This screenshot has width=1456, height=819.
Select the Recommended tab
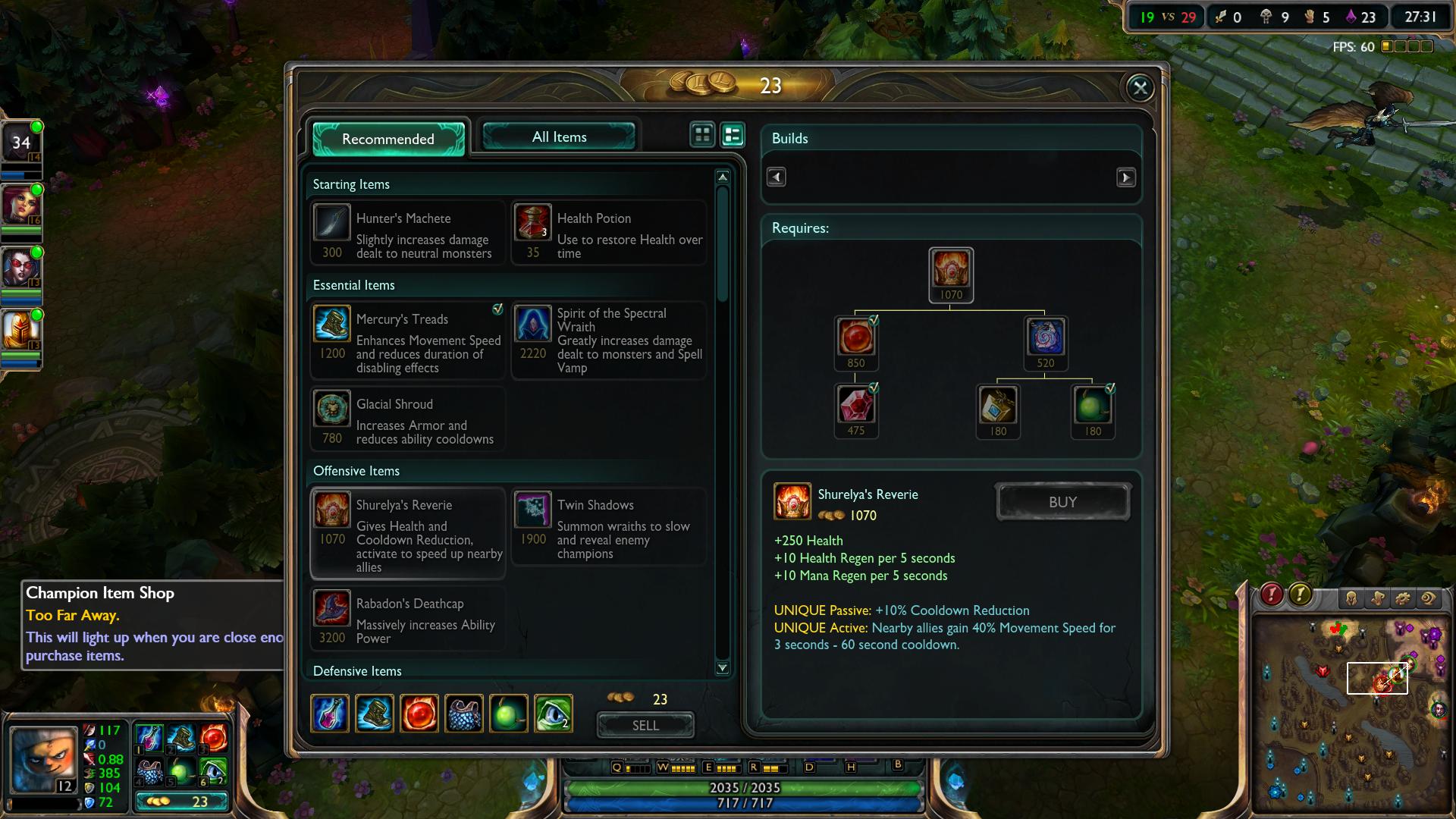pyautogui.click(x=388, y=139)
